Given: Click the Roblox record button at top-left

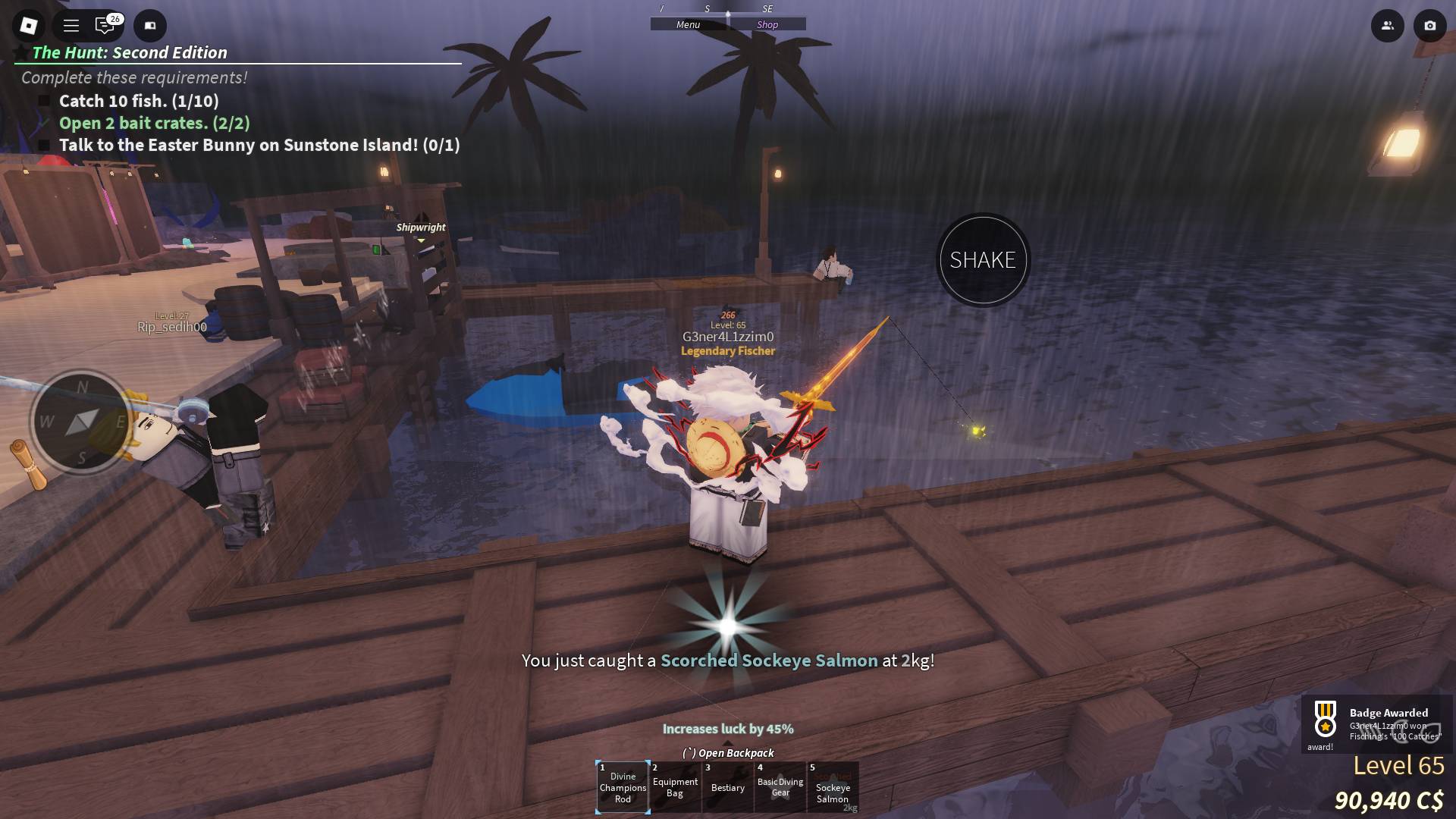Looking at the screenshot, I should coord(150,26).
